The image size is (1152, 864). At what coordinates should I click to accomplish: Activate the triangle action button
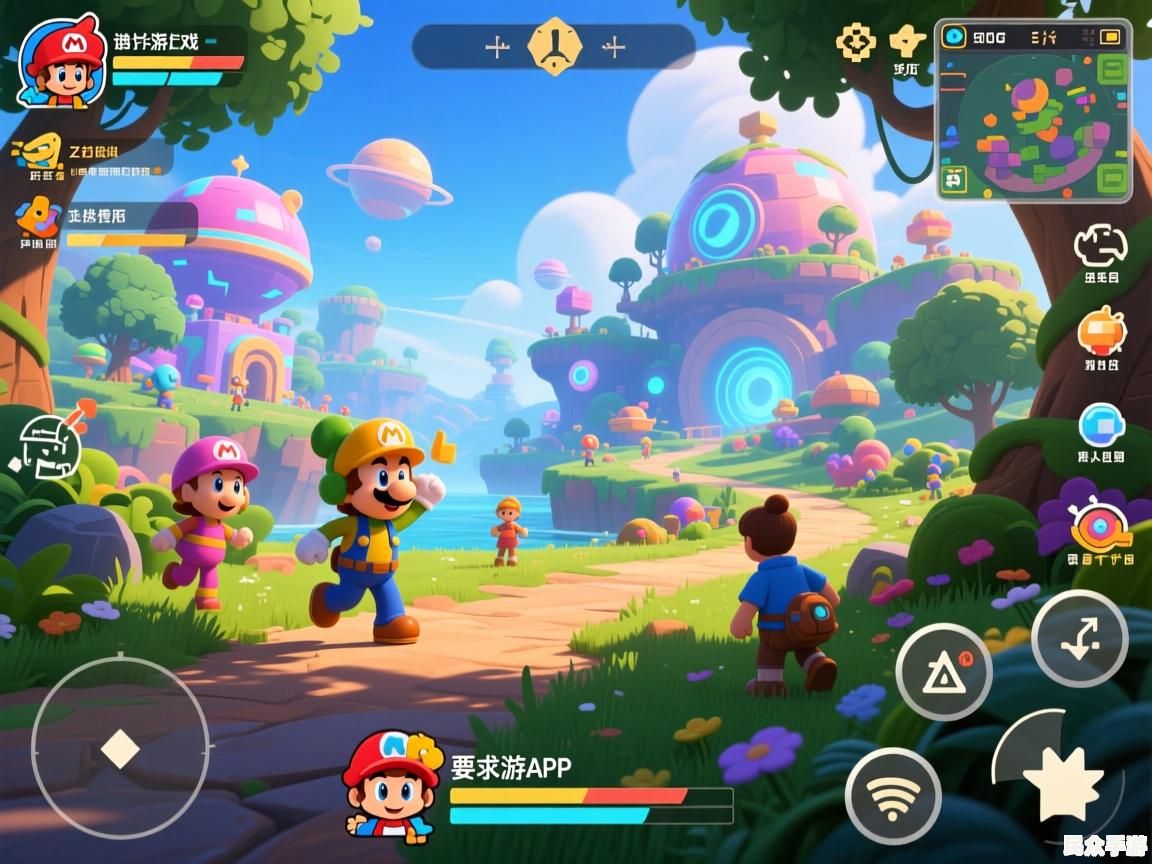(x=943, y=672)
